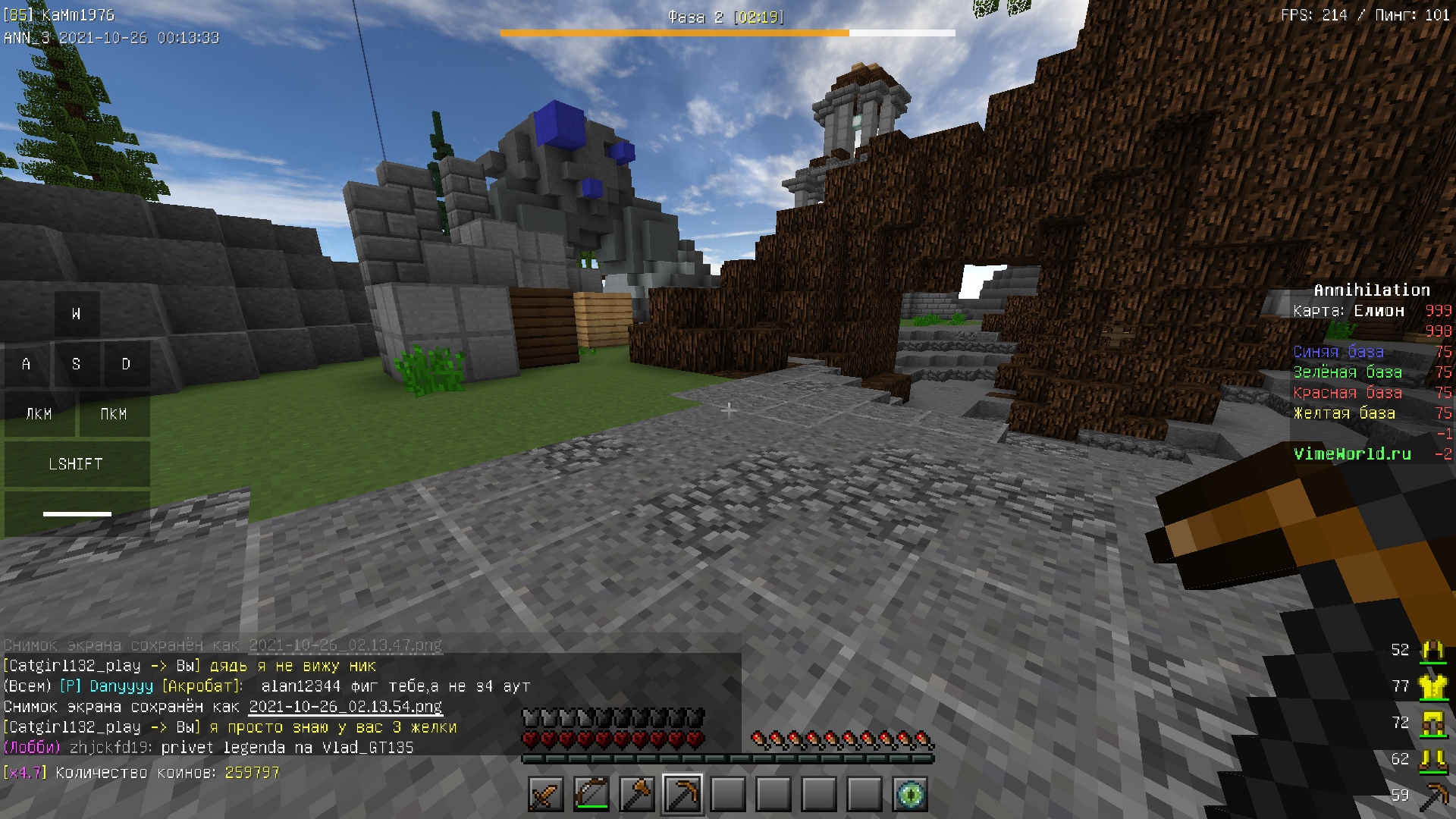Click the golden chestplate armor icon
1456x819 pixels.
1432,686
